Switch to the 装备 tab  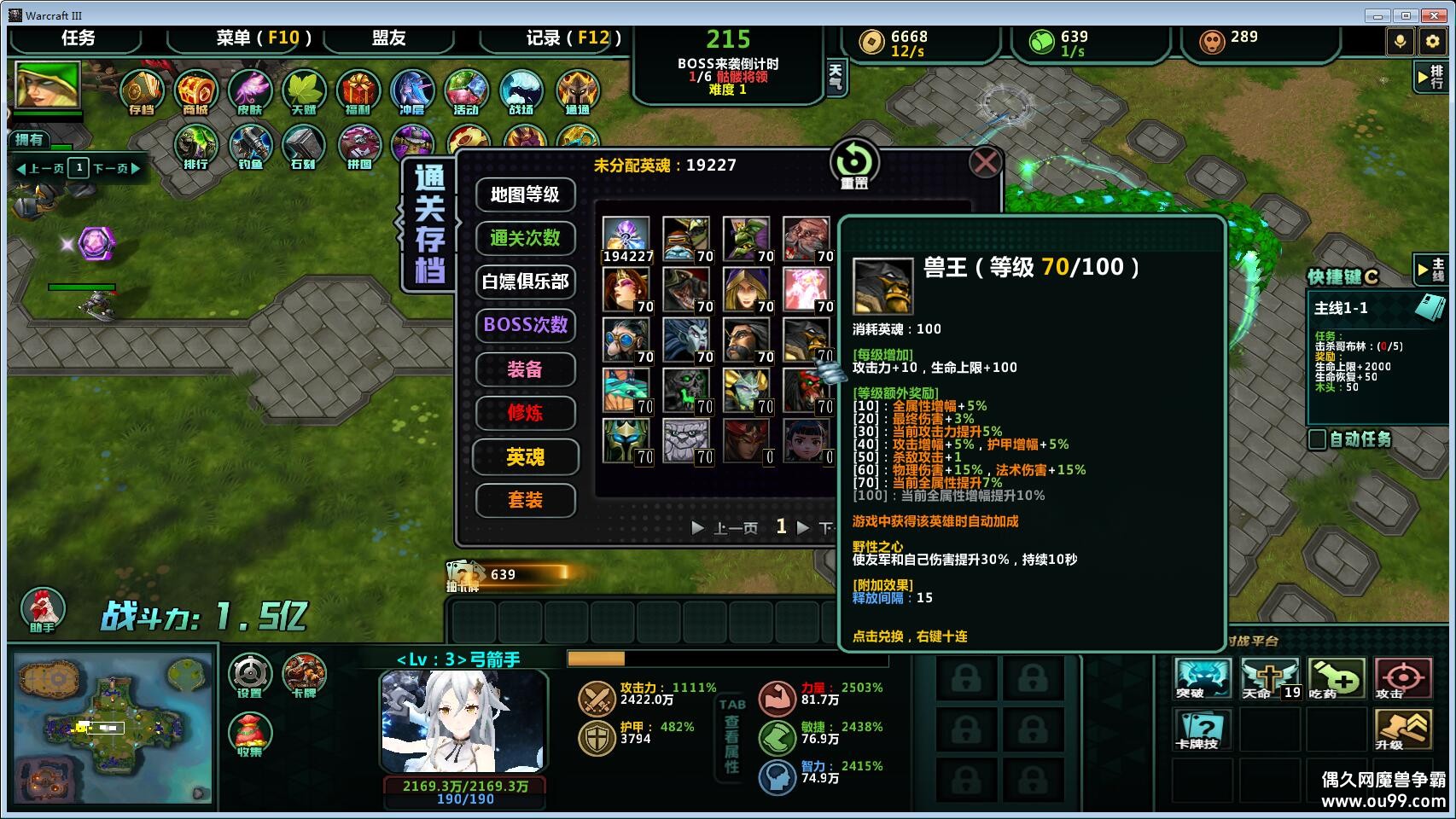click(525, 369)
